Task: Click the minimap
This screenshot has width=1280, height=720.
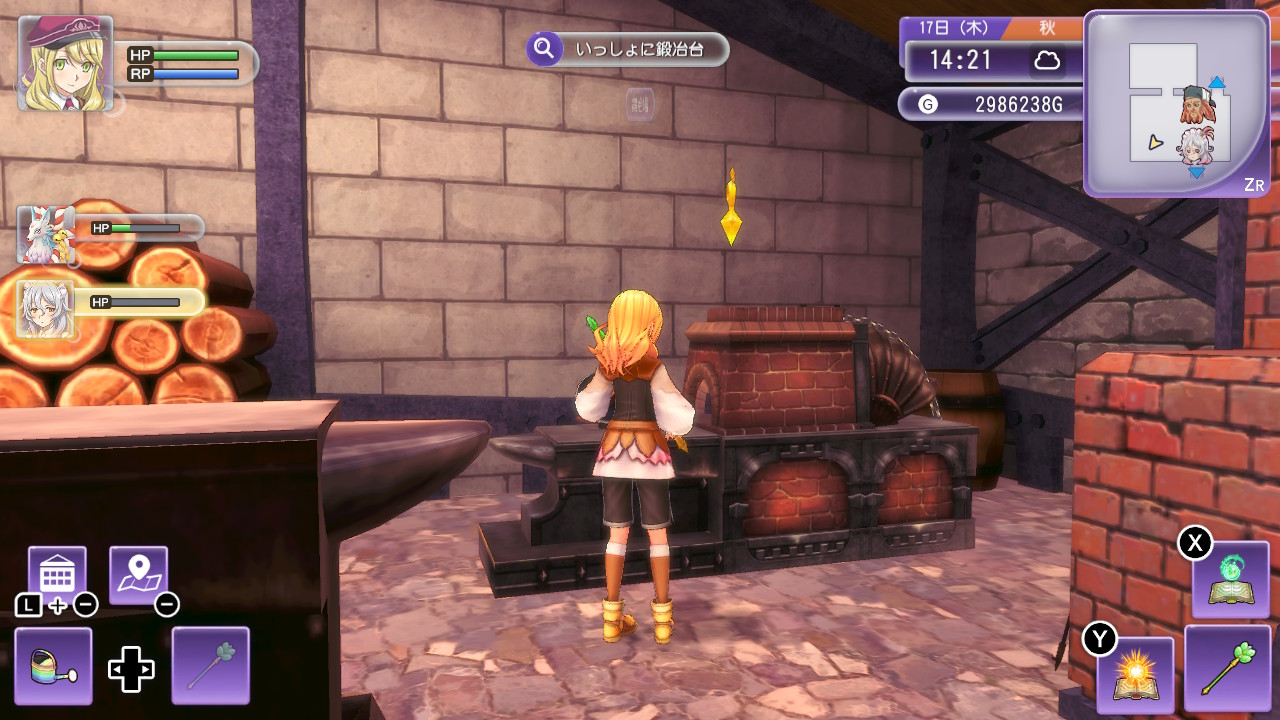Action: click(1176, 103)
